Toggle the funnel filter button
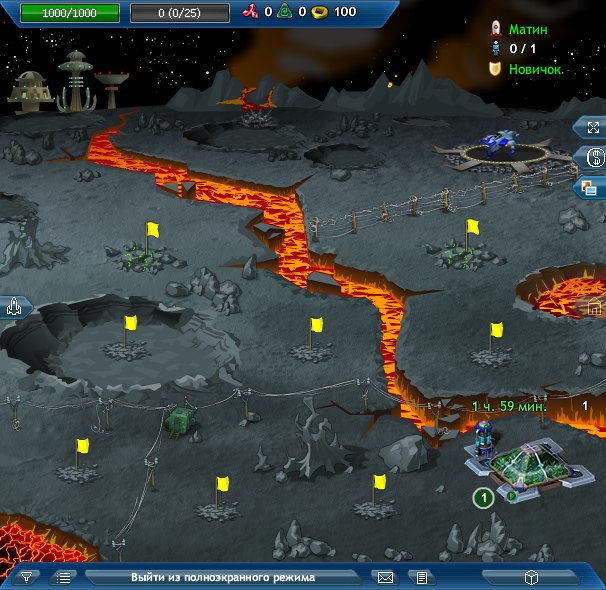The width and height of the screenshot is (606, 590). pos(27,577)
